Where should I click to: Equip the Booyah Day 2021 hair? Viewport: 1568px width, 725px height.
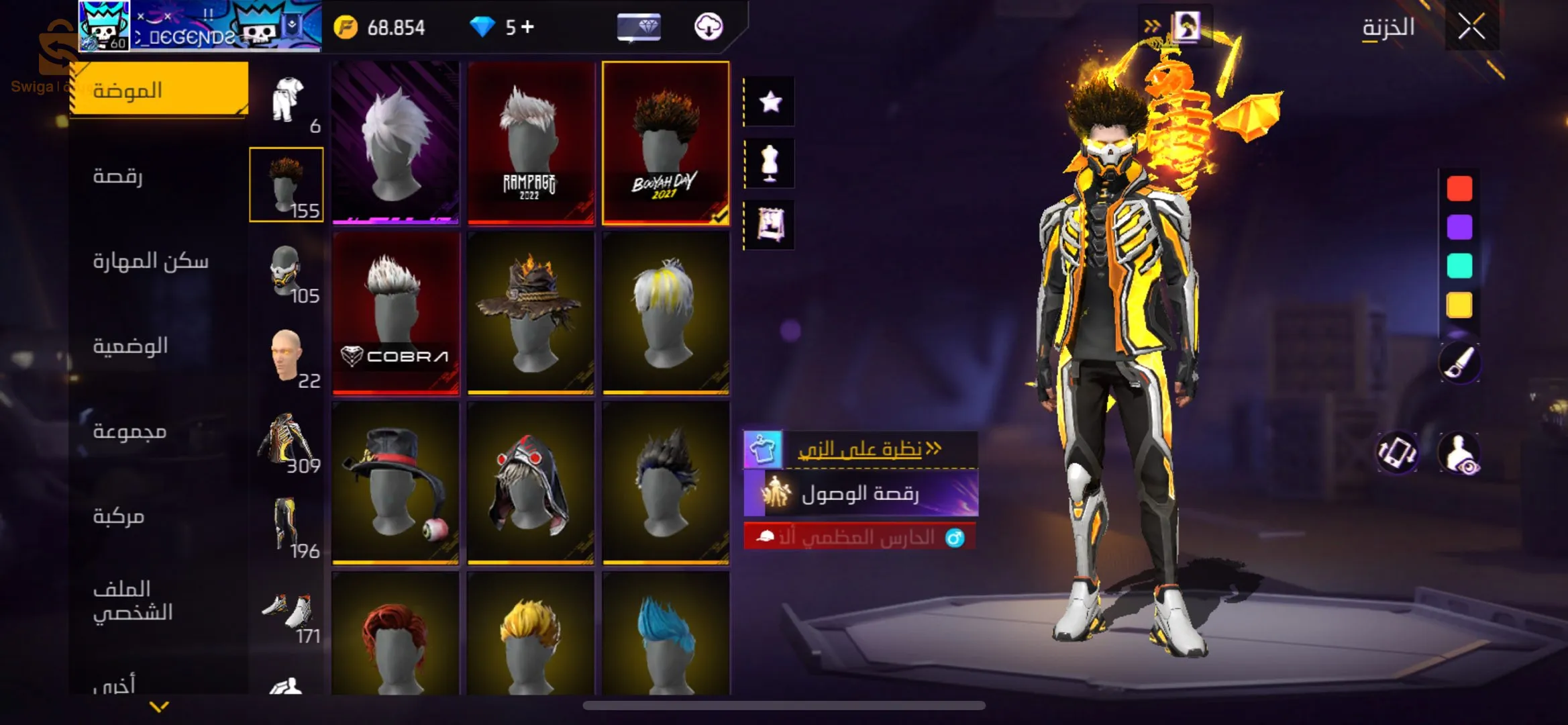pos(666,142)
